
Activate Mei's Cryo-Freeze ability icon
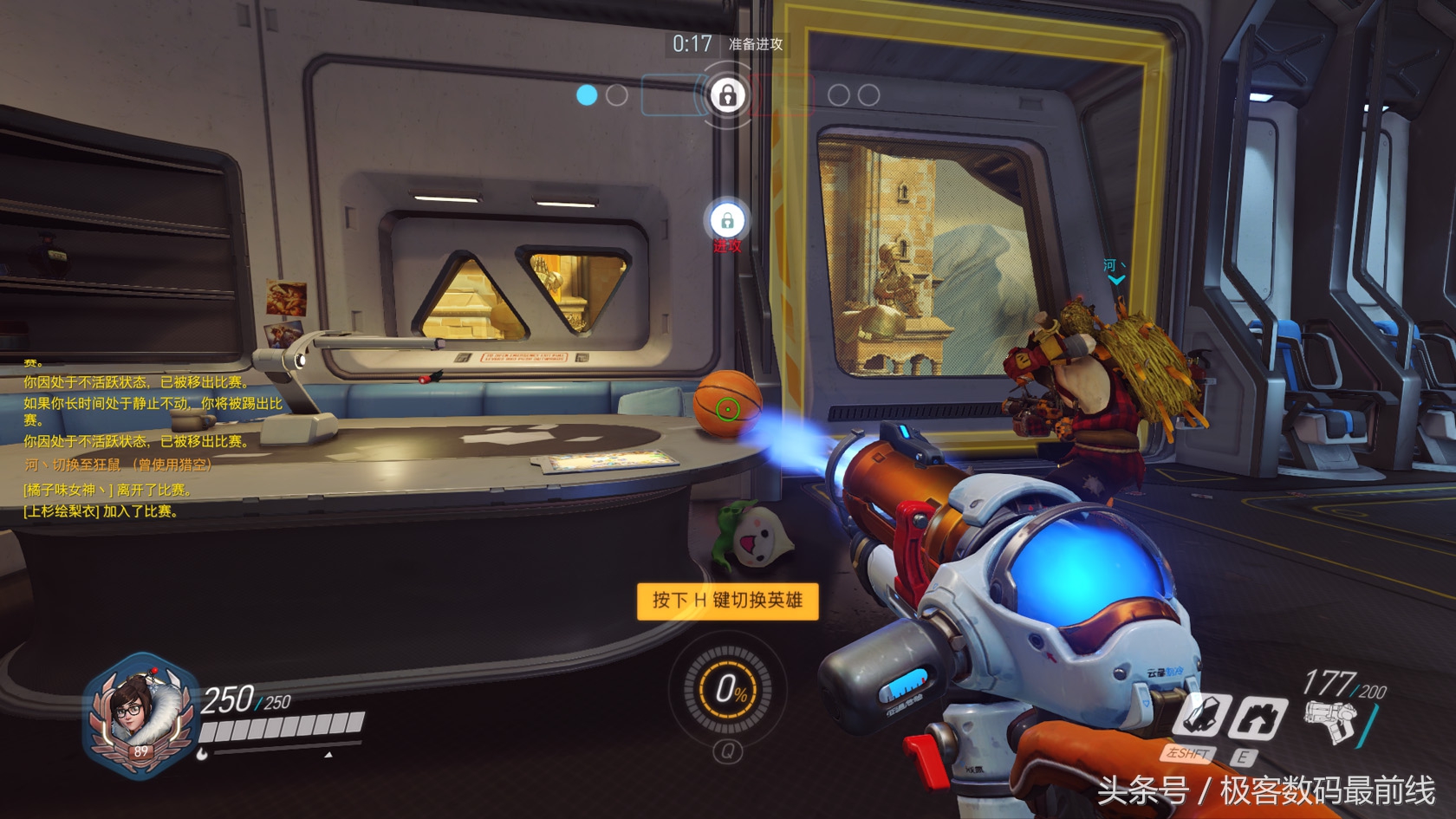pyautogui.click(x=1201, y=717)
